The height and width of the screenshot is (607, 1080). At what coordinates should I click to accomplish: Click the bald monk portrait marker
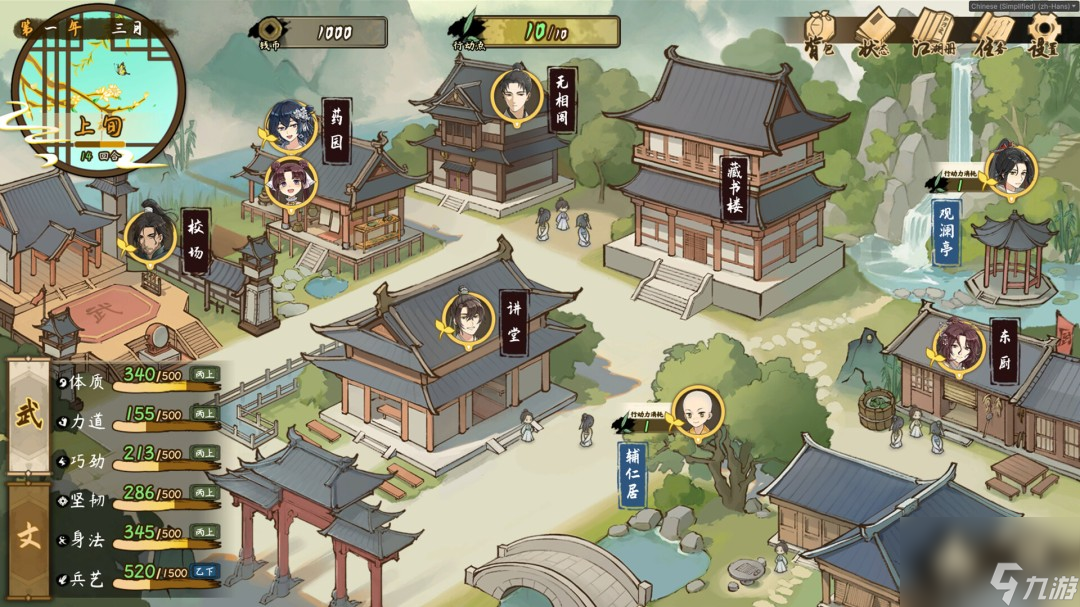pyautogui.click(x=697, y=411)
